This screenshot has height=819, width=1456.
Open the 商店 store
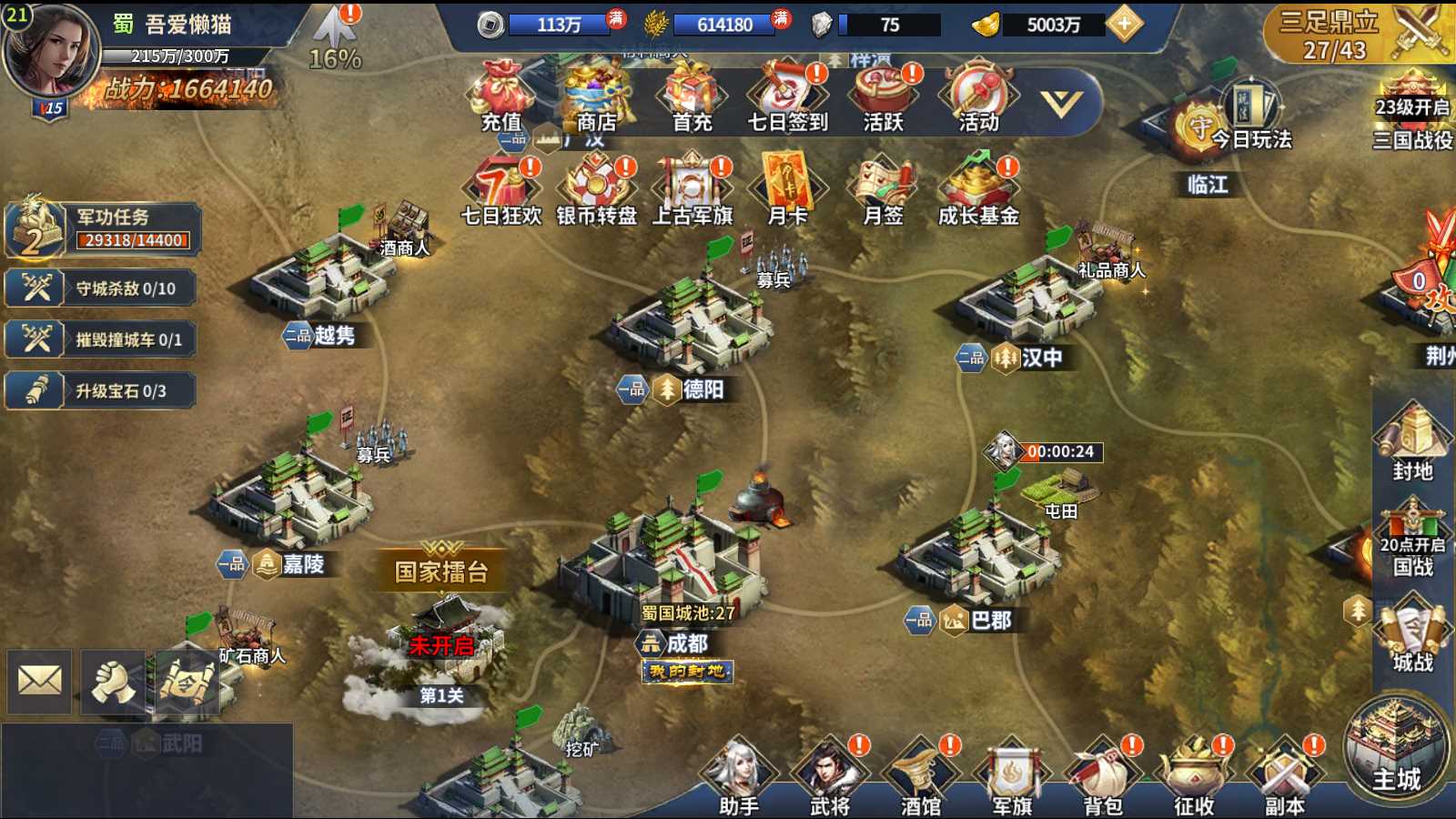pos(597,96)
